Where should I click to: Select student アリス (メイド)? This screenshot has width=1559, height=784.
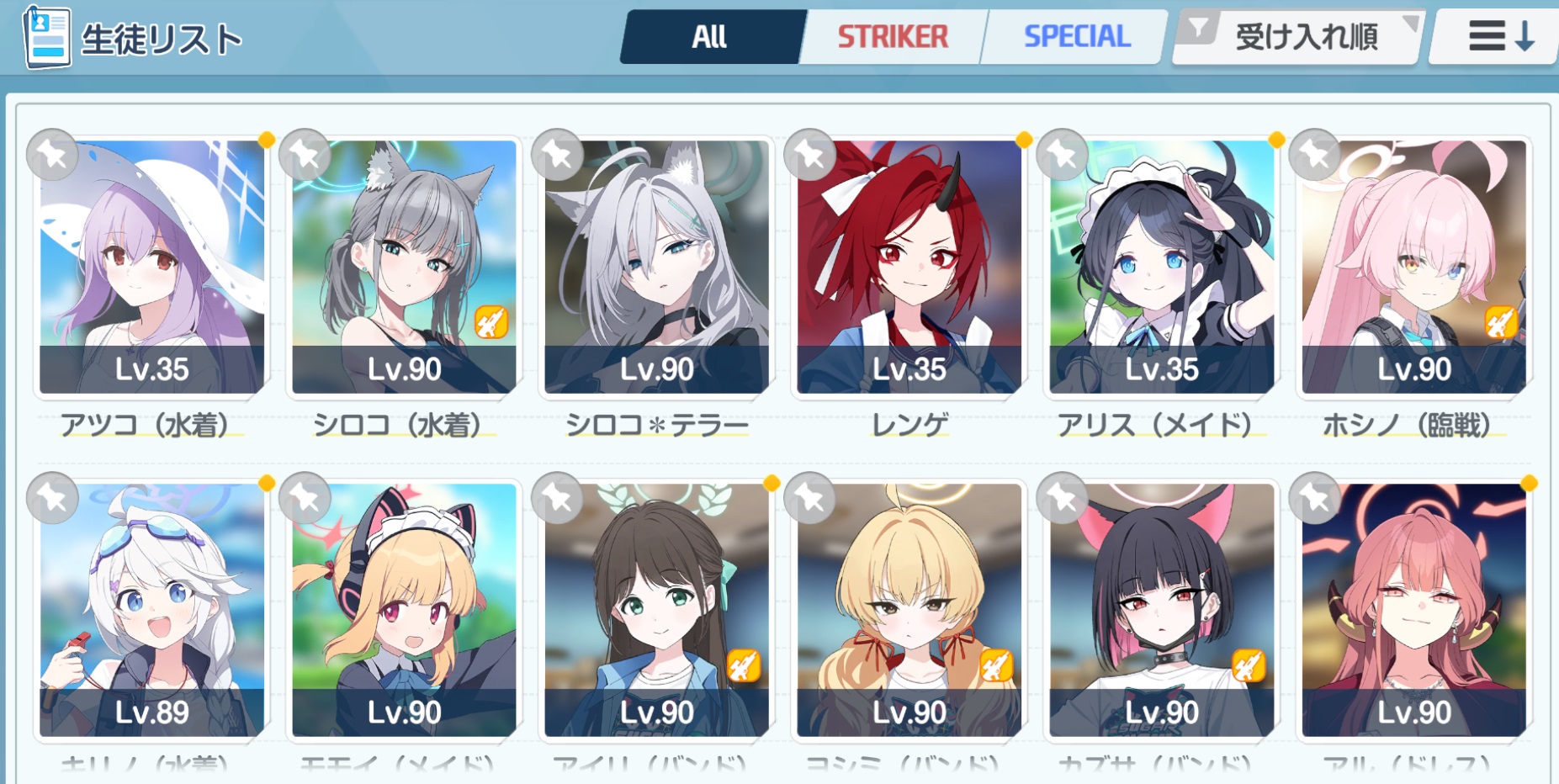(x=1162, y=267)
